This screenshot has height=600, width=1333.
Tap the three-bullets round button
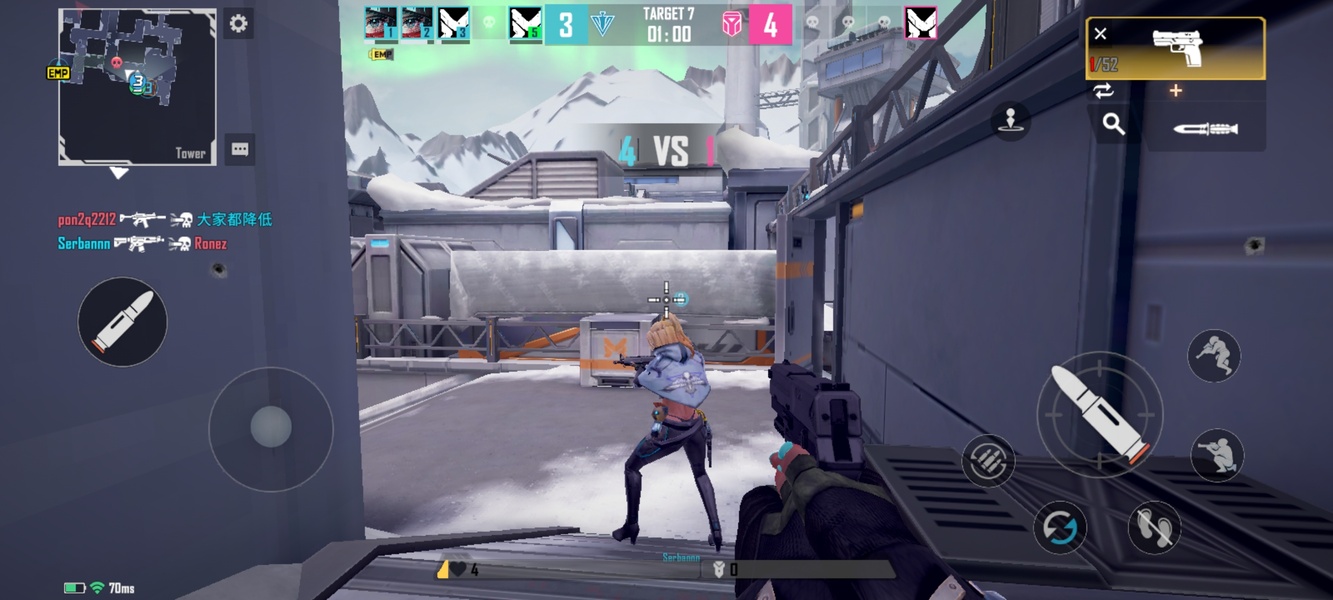coord(988,460)
